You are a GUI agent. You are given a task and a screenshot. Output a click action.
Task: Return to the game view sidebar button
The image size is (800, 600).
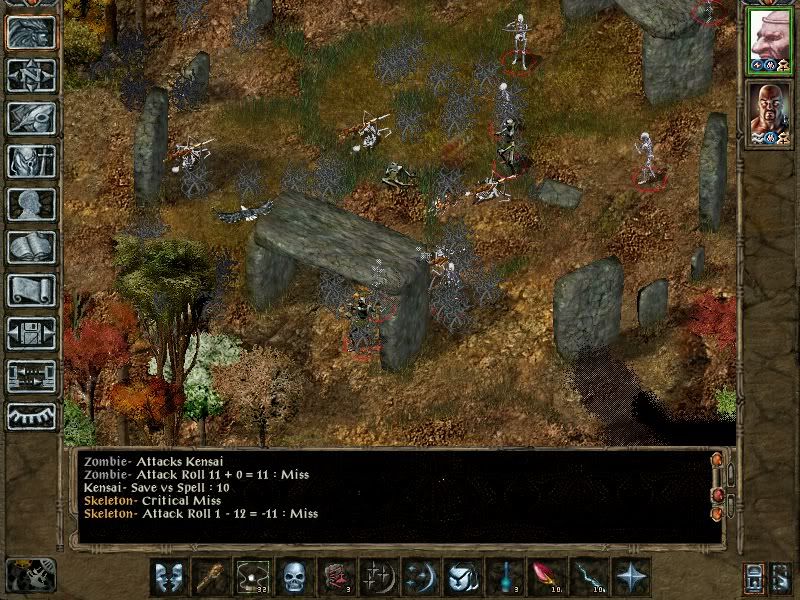(31, 33)
